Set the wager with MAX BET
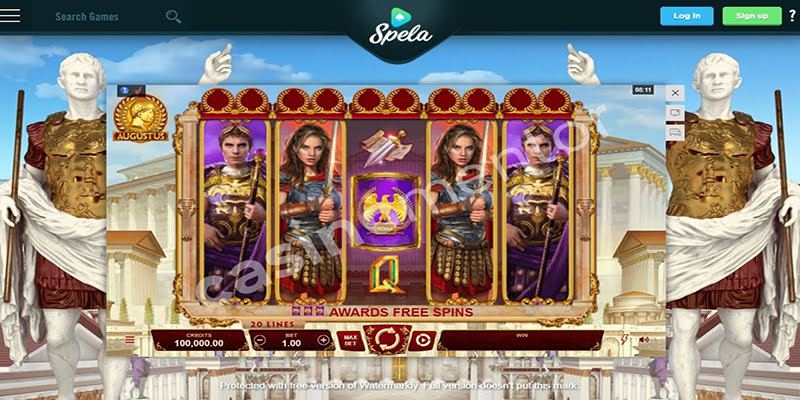The width and height of the screenshot is (800, 400). coord(350,340)
